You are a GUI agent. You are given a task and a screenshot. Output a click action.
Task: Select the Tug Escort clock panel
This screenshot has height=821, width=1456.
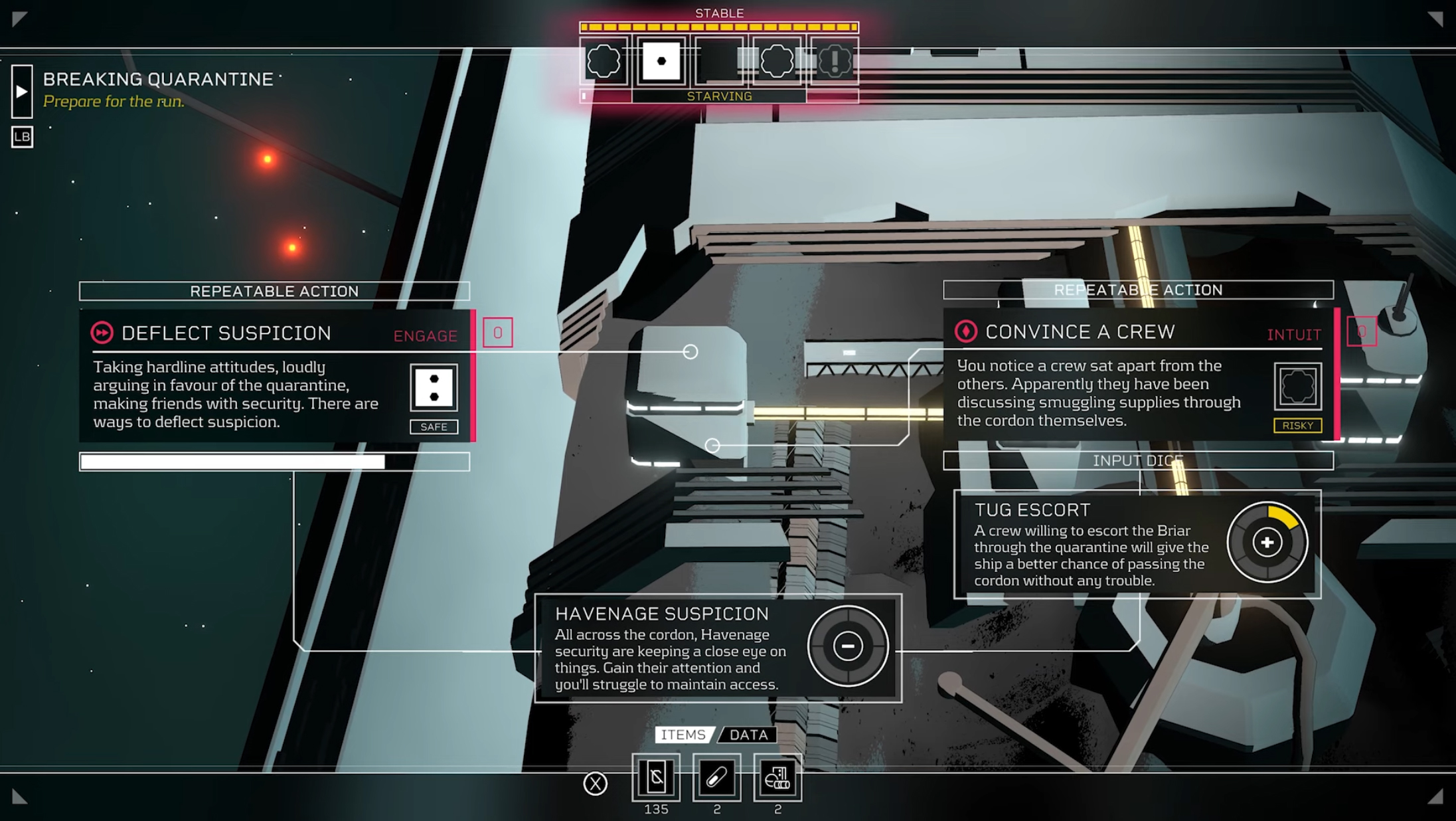[x=1137, y=545]
